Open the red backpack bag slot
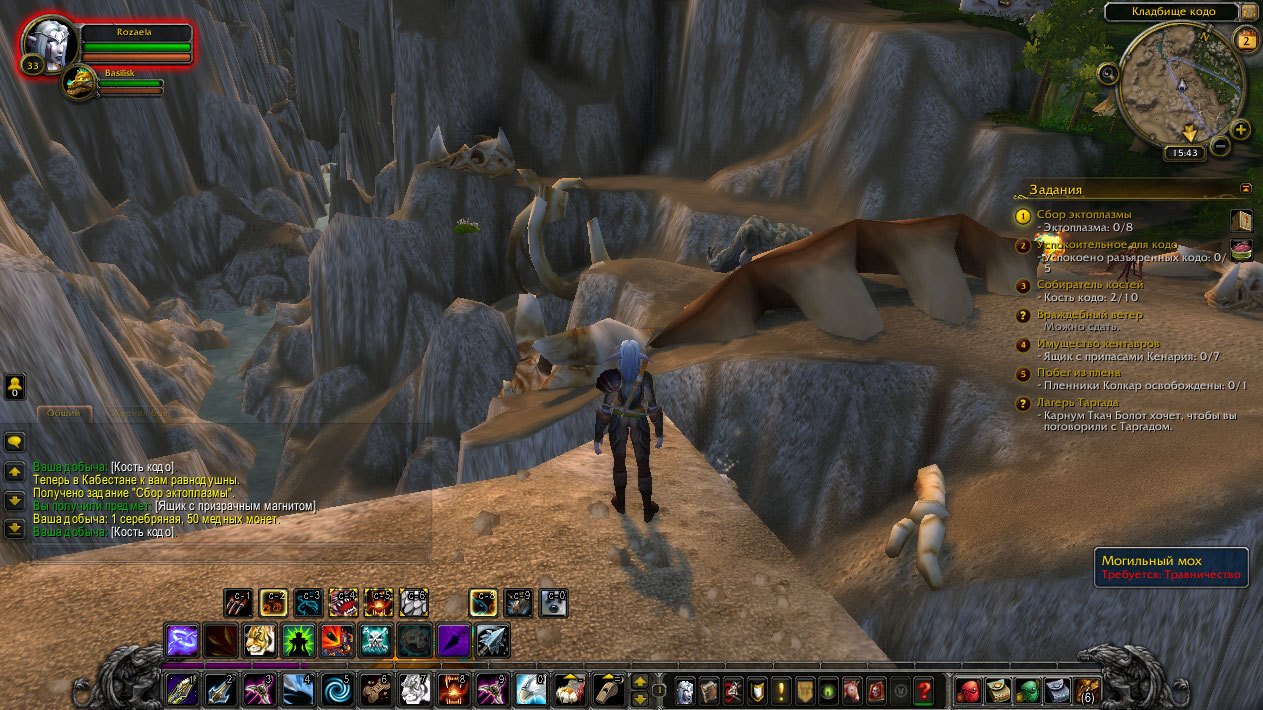Image resolution: width=1263 pixels, height=710 pixels. (x=968, y=689)
